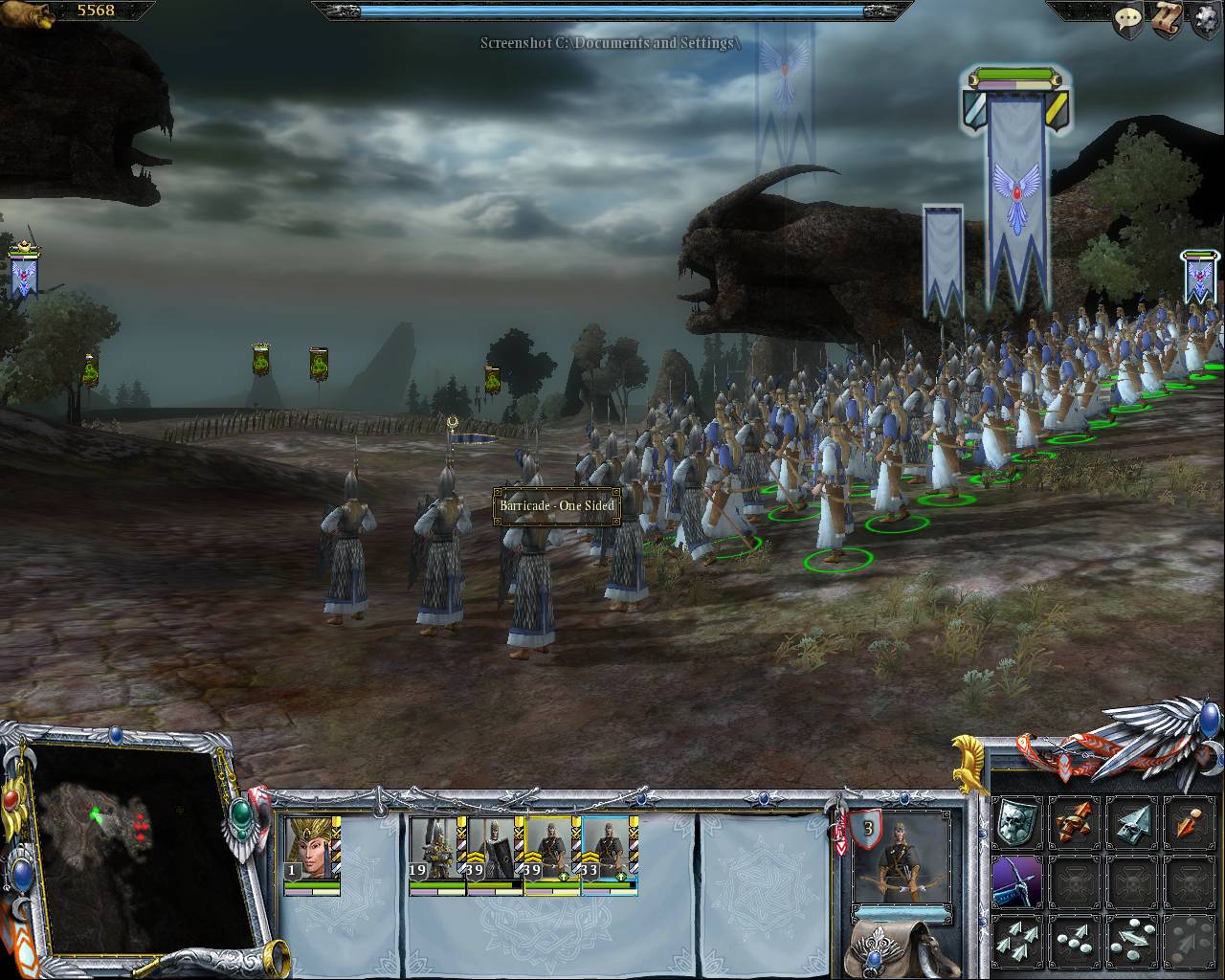Click the red gem on minimap frame
This screenshot has width=1225, height=980.
pyautogui.click(x=11, y=797)
